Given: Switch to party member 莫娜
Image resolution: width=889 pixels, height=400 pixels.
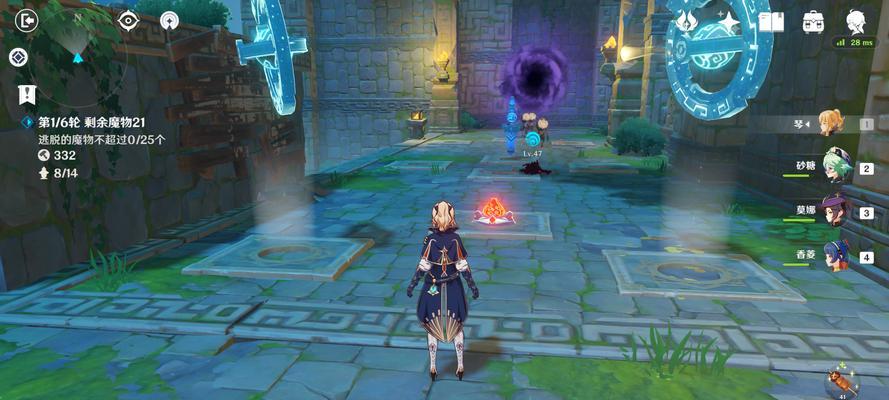Looking at the screenshot, I should tap(836, 211).
